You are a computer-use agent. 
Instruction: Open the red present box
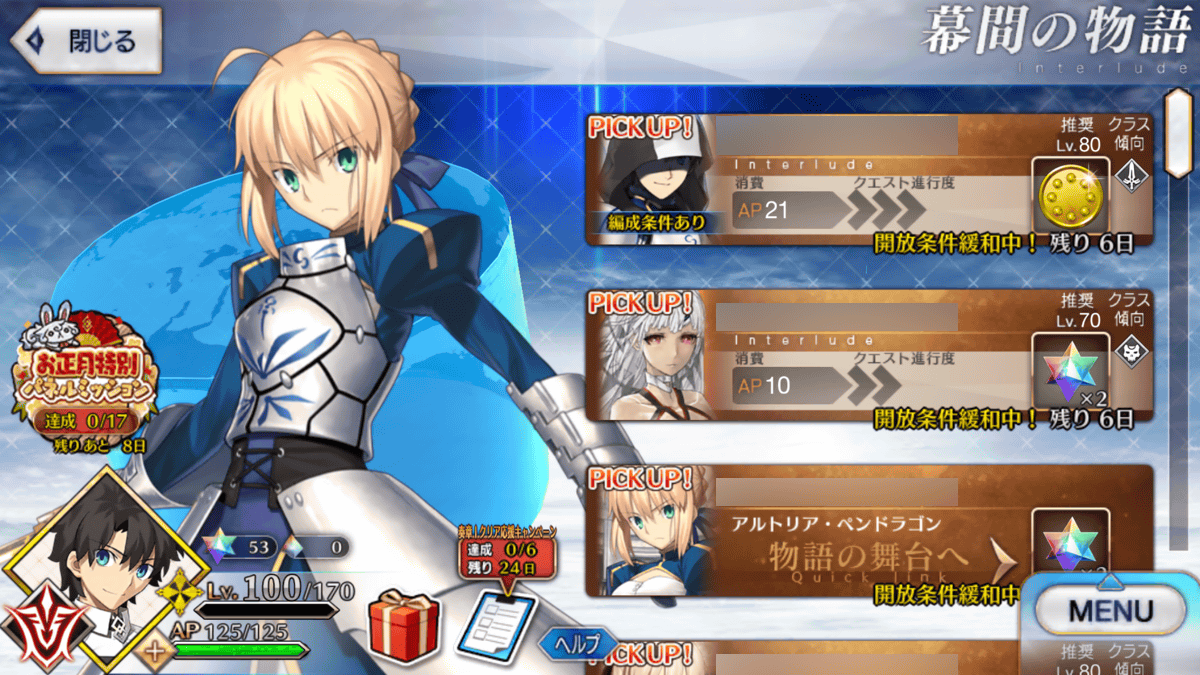pyautogui.click(x=403, y=627)
